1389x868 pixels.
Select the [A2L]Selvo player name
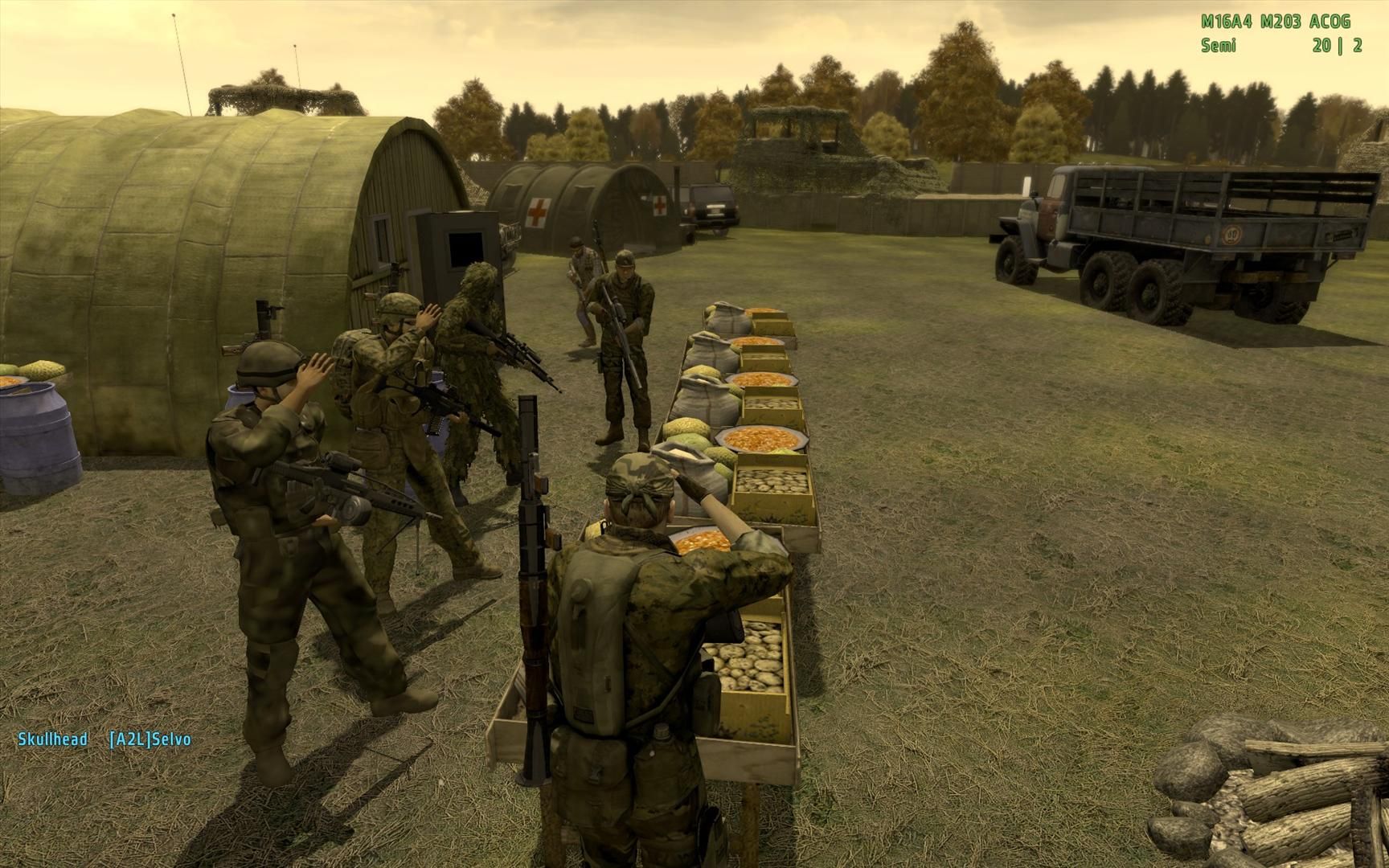pos(150,739)
